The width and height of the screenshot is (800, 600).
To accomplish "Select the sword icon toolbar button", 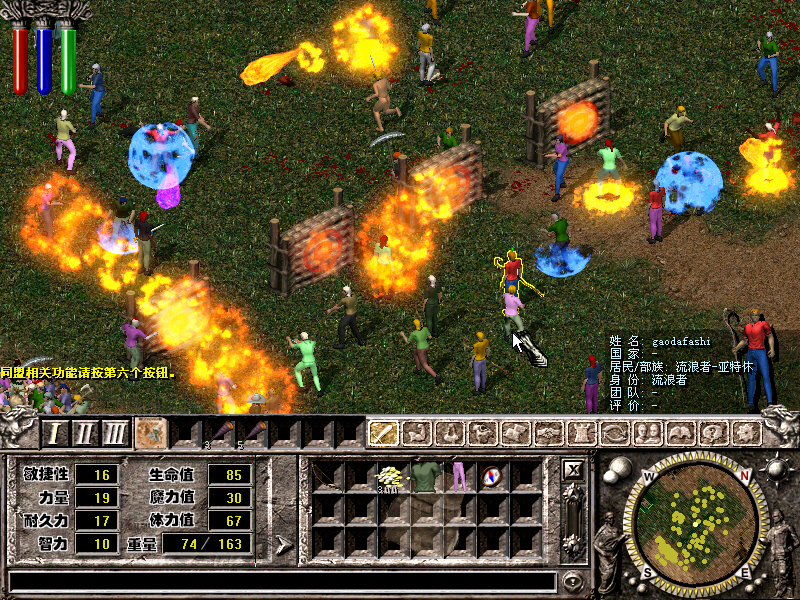I will click(383, 432).
